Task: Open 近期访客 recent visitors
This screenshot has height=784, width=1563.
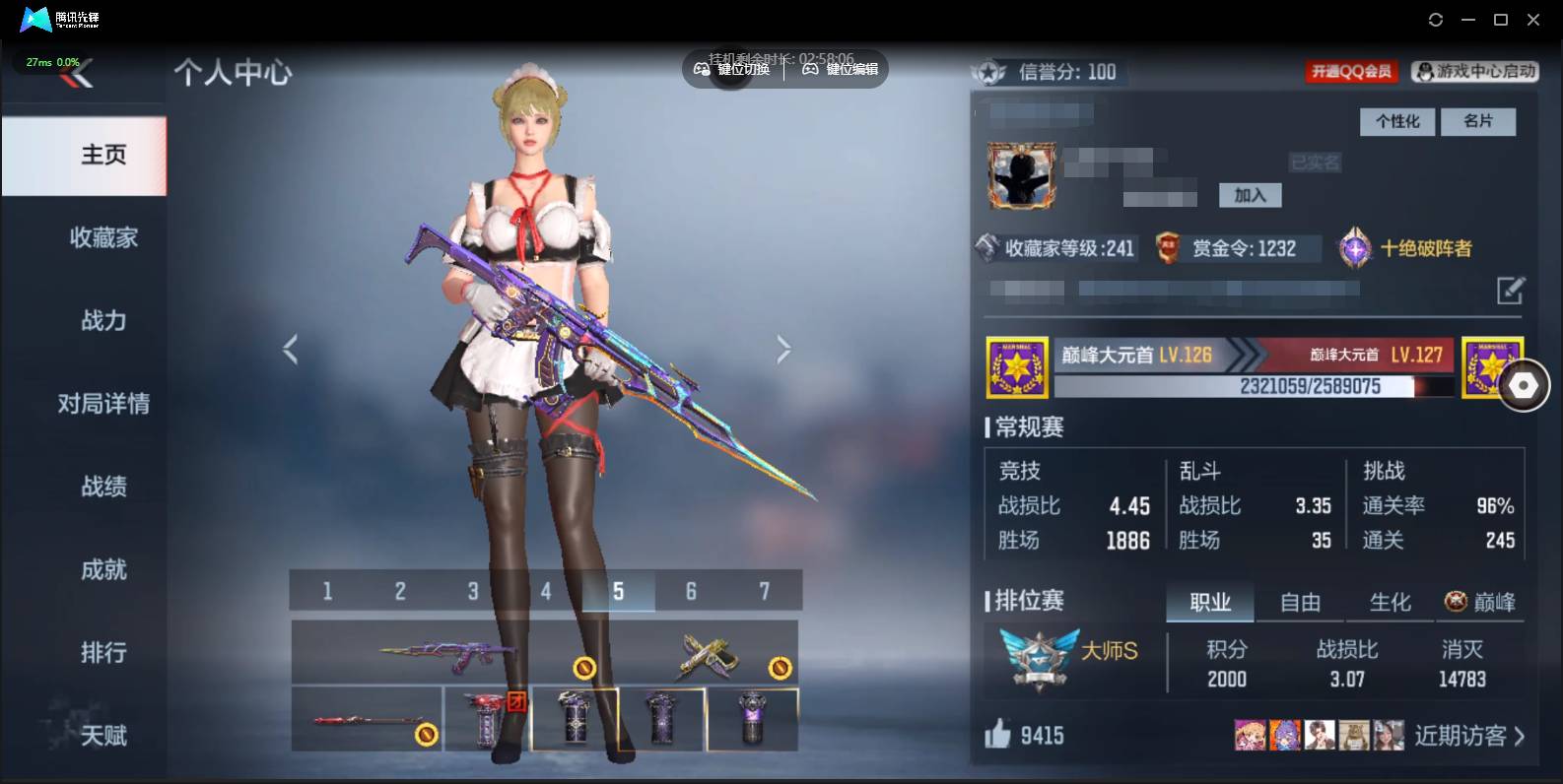Action: click(1468, 736)
